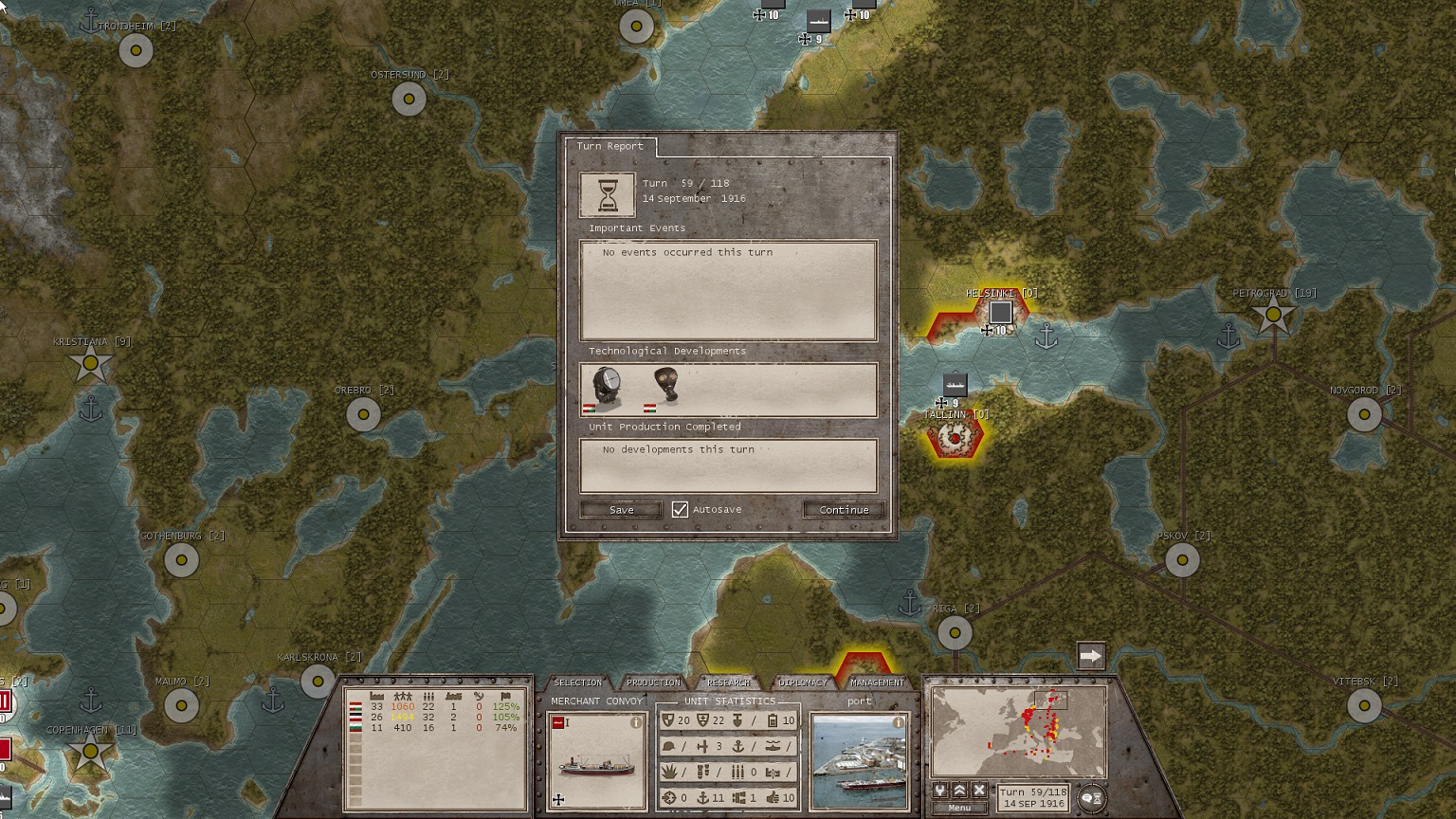The image size is (1456, 819).
Task: Click the world minimap
Action: coord(1018,732)
